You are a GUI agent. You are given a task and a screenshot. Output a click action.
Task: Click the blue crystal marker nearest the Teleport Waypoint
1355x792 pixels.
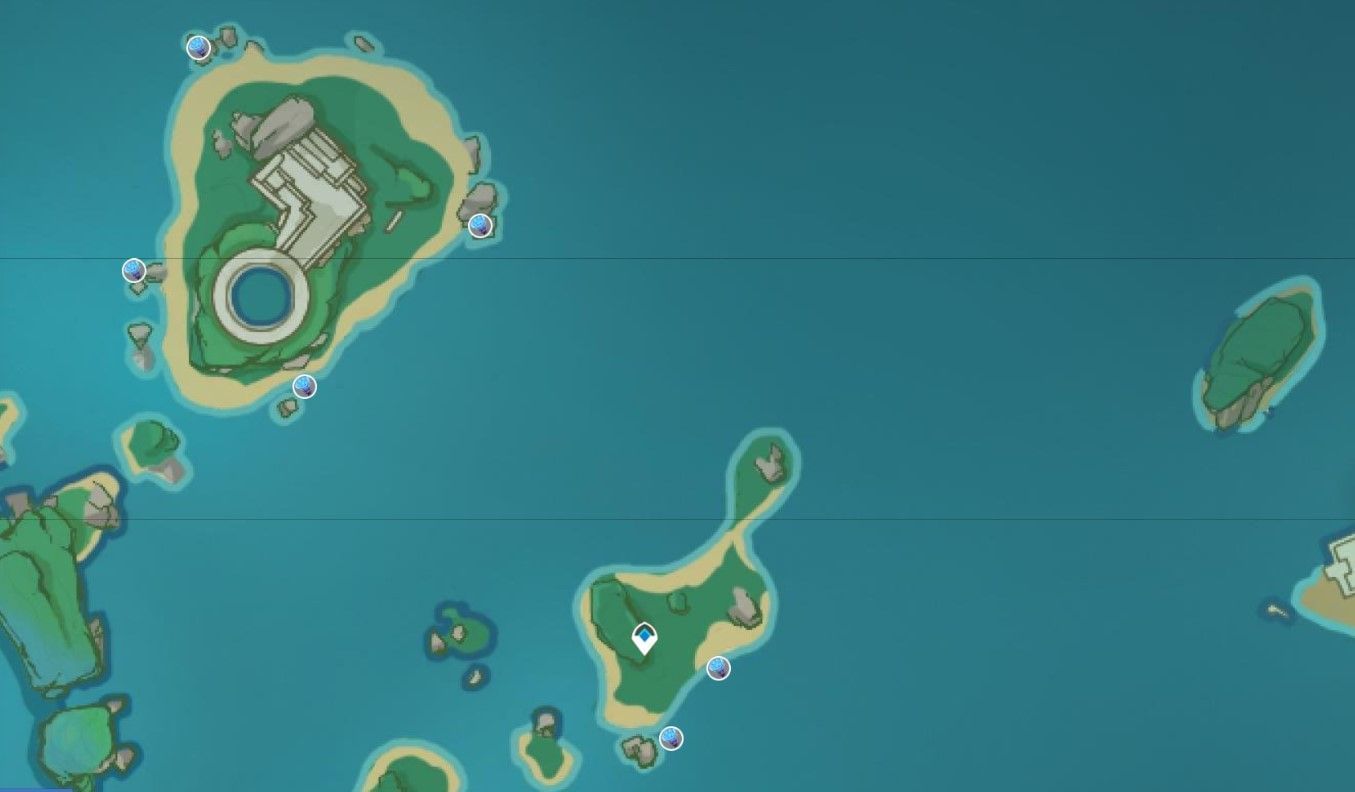click(x=718, y=669)
